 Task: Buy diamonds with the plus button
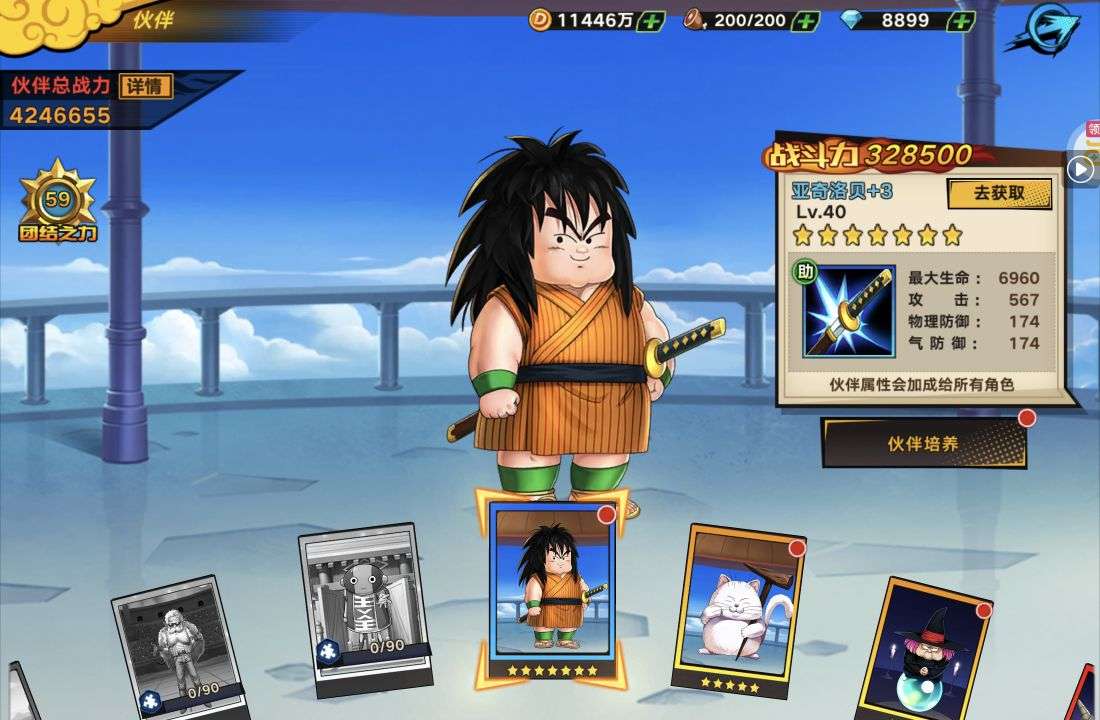point(960,20)
